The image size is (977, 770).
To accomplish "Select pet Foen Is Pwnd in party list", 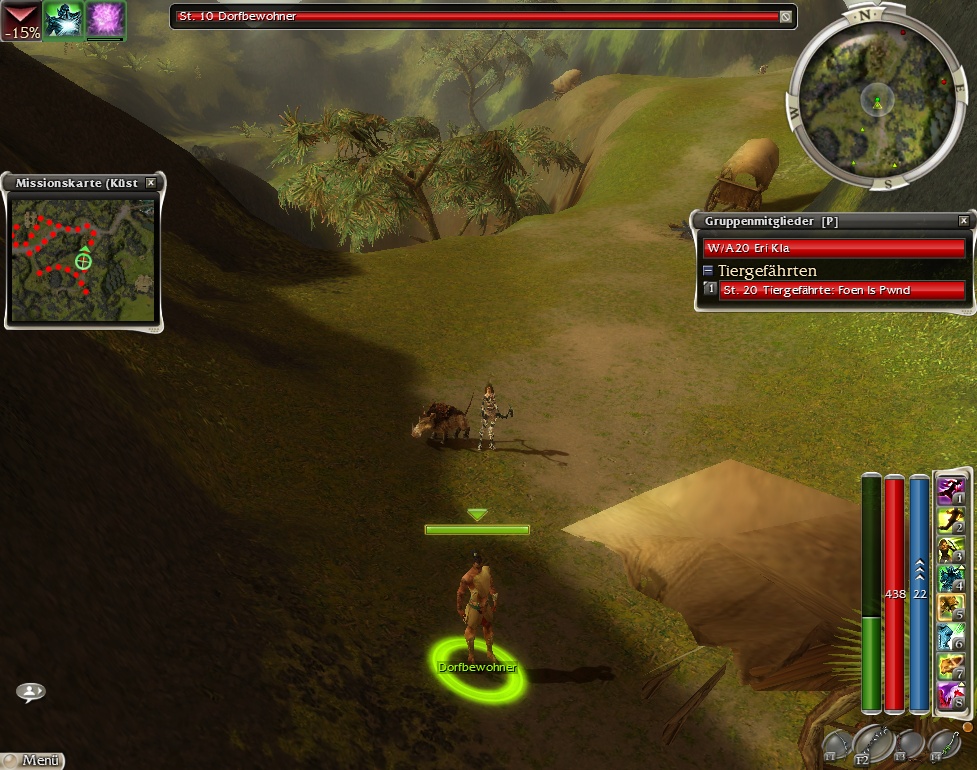I will pos(841,290).
